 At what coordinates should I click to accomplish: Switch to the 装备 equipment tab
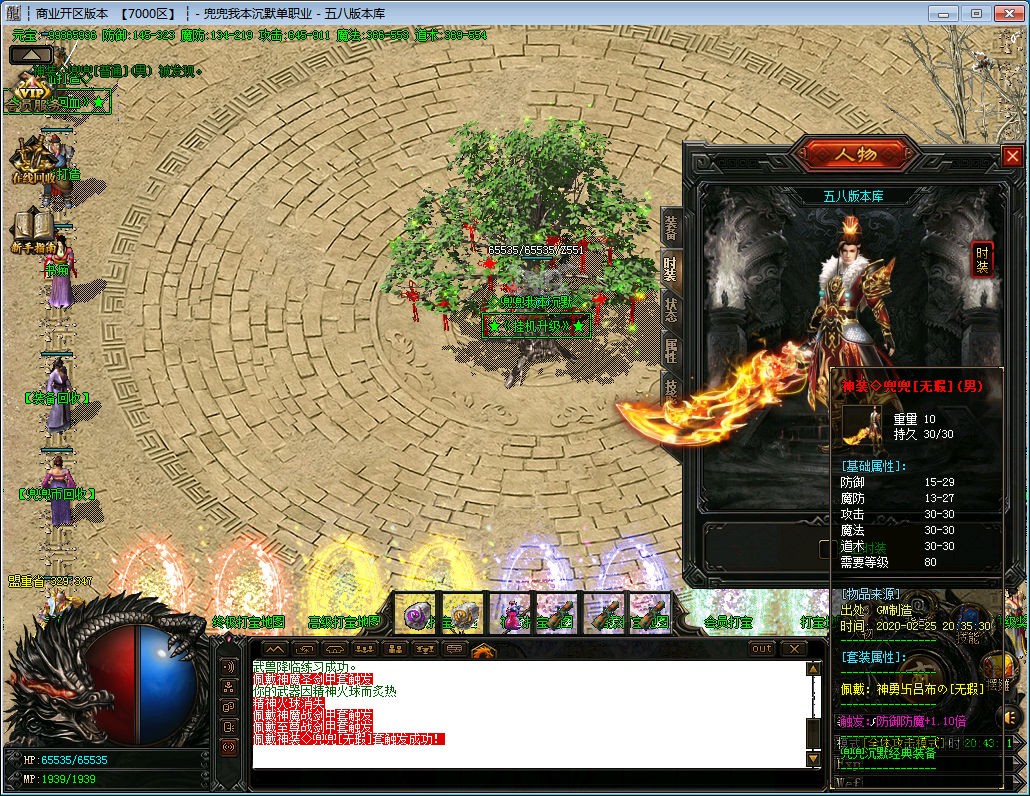[672, 228]
